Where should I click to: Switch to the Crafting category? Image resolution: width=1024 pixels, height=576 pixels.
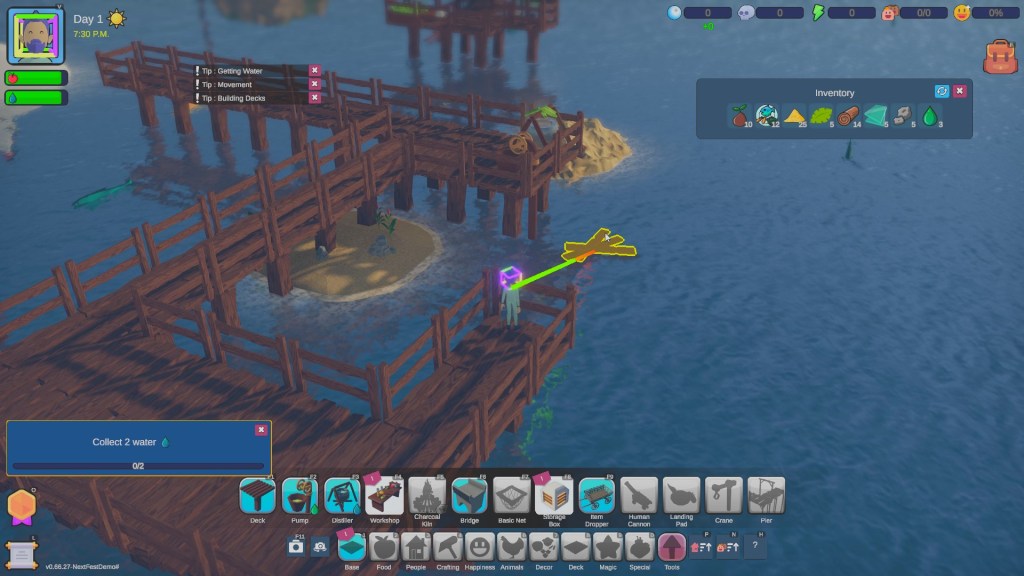click(447, 546)
